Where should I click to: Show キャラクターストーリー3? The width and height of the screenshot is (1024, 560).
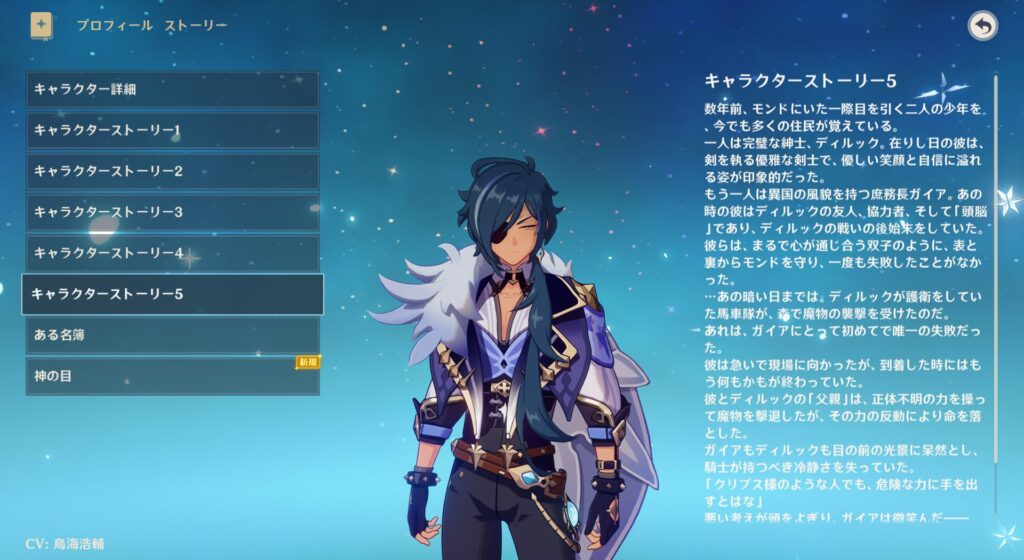coord(172,212)
